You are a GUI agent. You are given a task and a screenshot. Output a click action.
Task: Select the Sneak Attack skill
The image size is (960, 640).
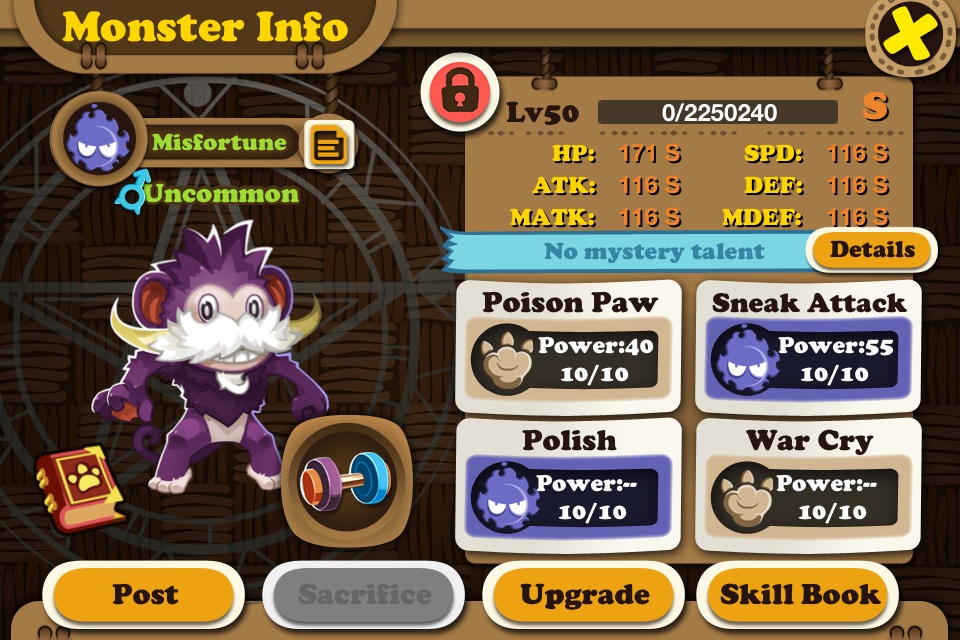808,346
